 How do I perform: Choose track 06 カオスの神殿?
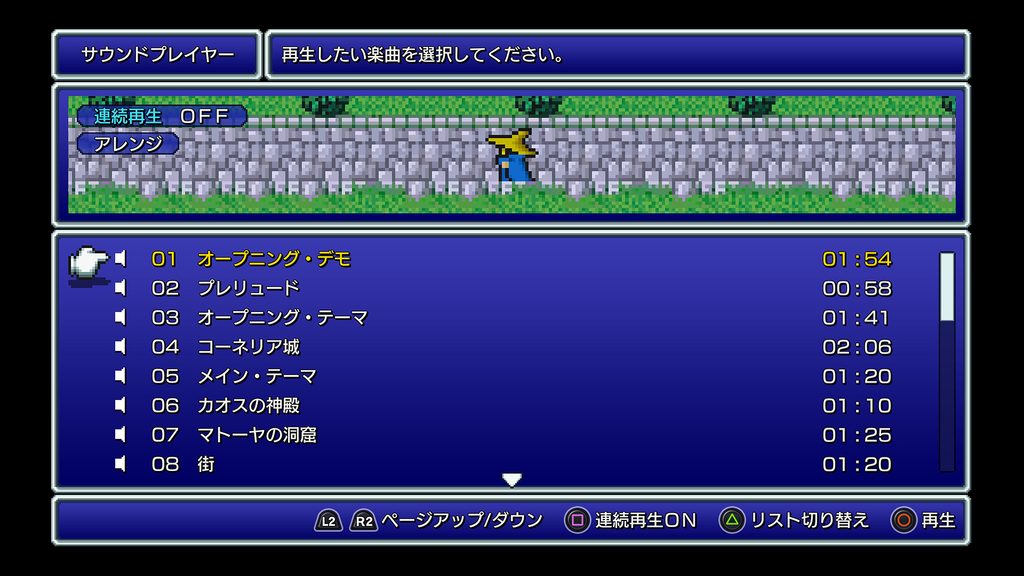(248, 406)
